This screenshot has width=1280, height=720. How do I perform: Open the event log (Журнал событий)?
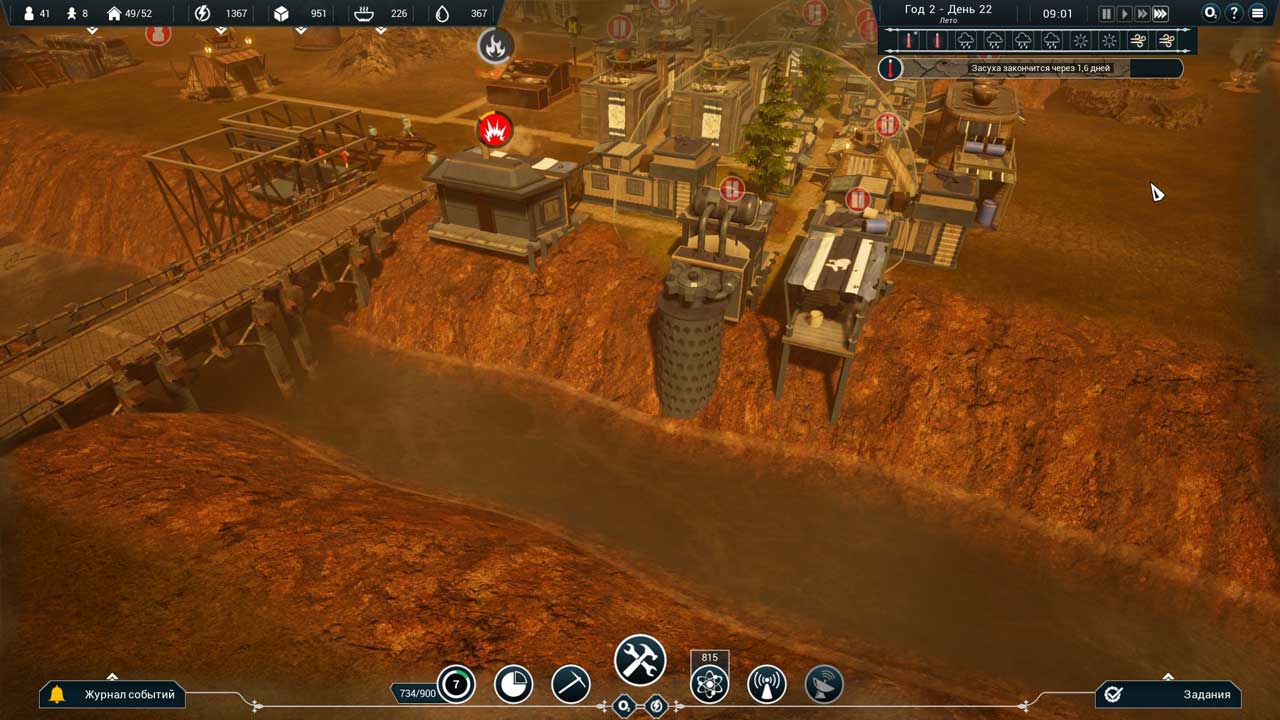coord(113,694)
